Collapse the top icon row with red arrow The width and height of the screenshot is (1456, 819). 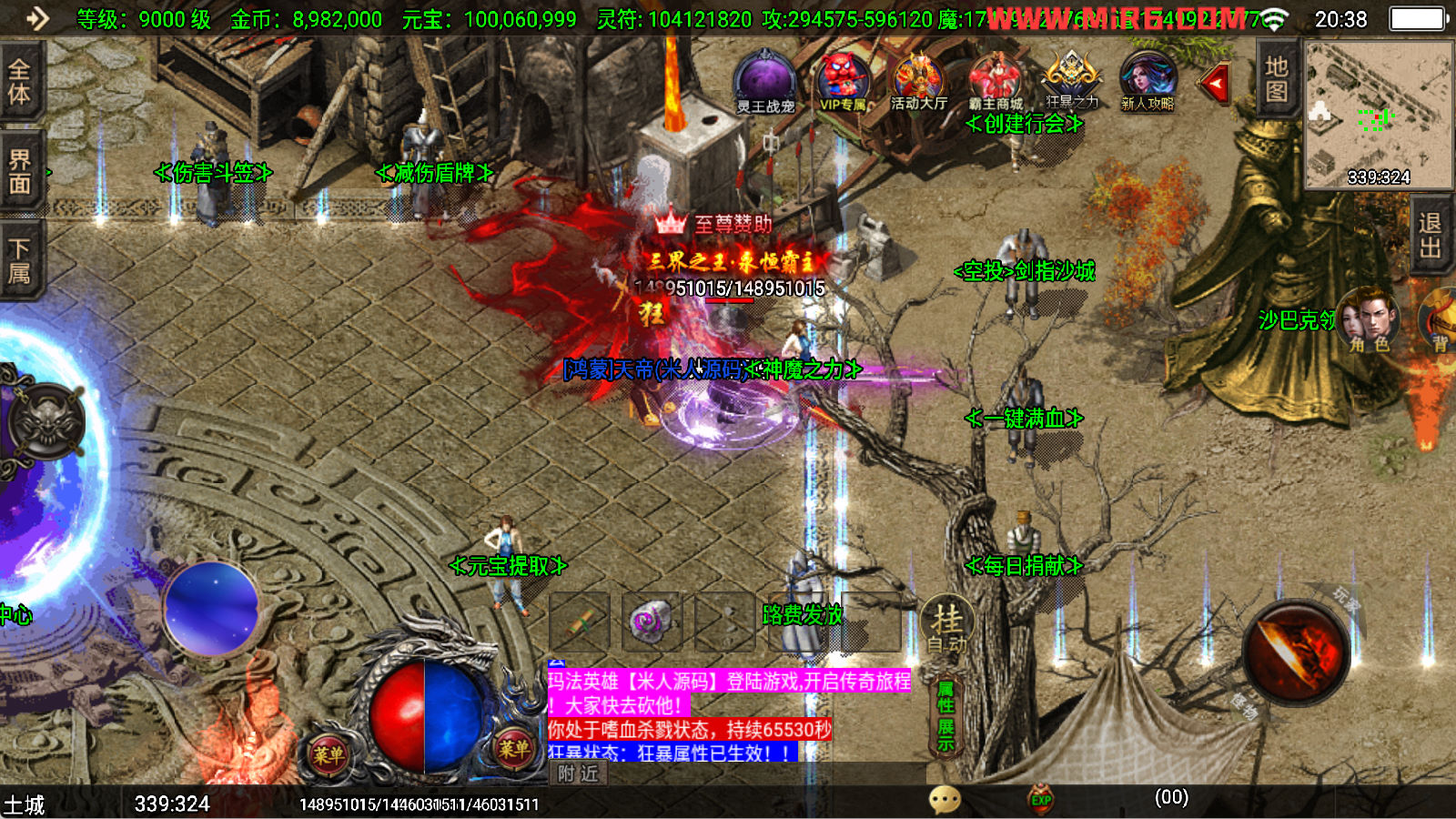[x=1216, y=85]
